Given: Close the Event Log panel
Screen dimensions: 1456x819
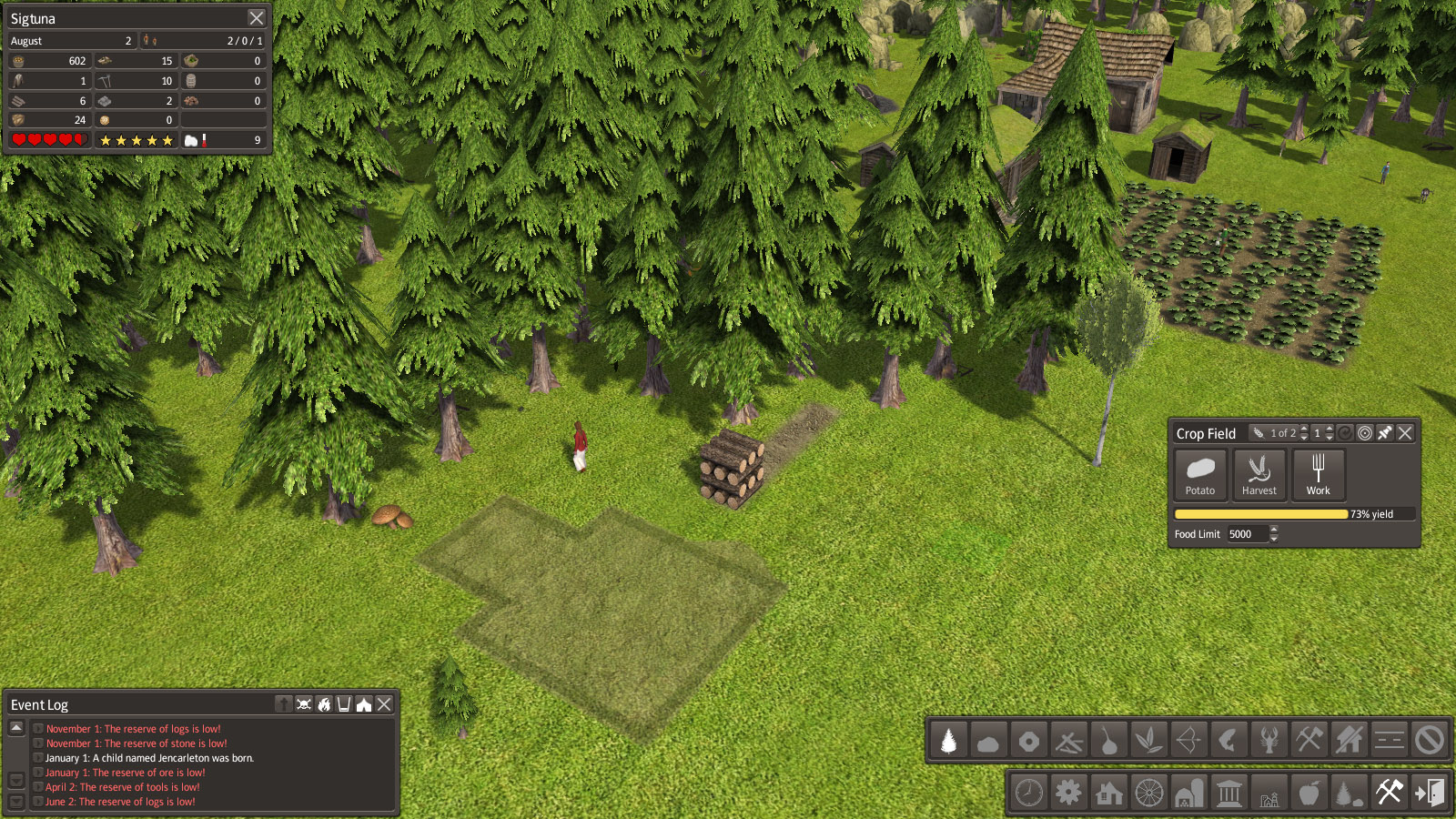Looking at the screenshot, I should pyautogui.click(x=385, y=704).
